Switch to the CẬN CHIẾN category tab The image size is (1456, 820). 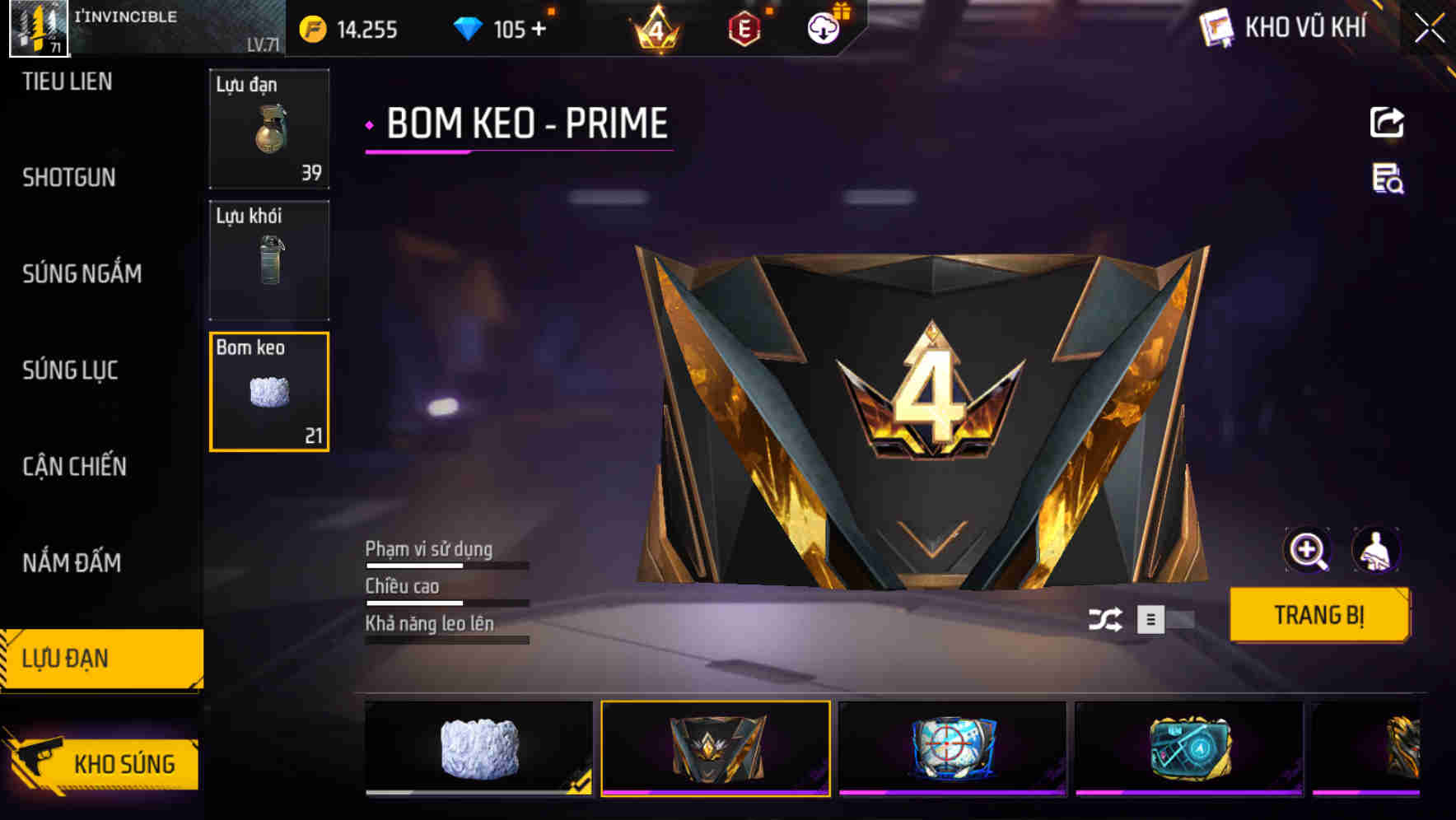74,467
